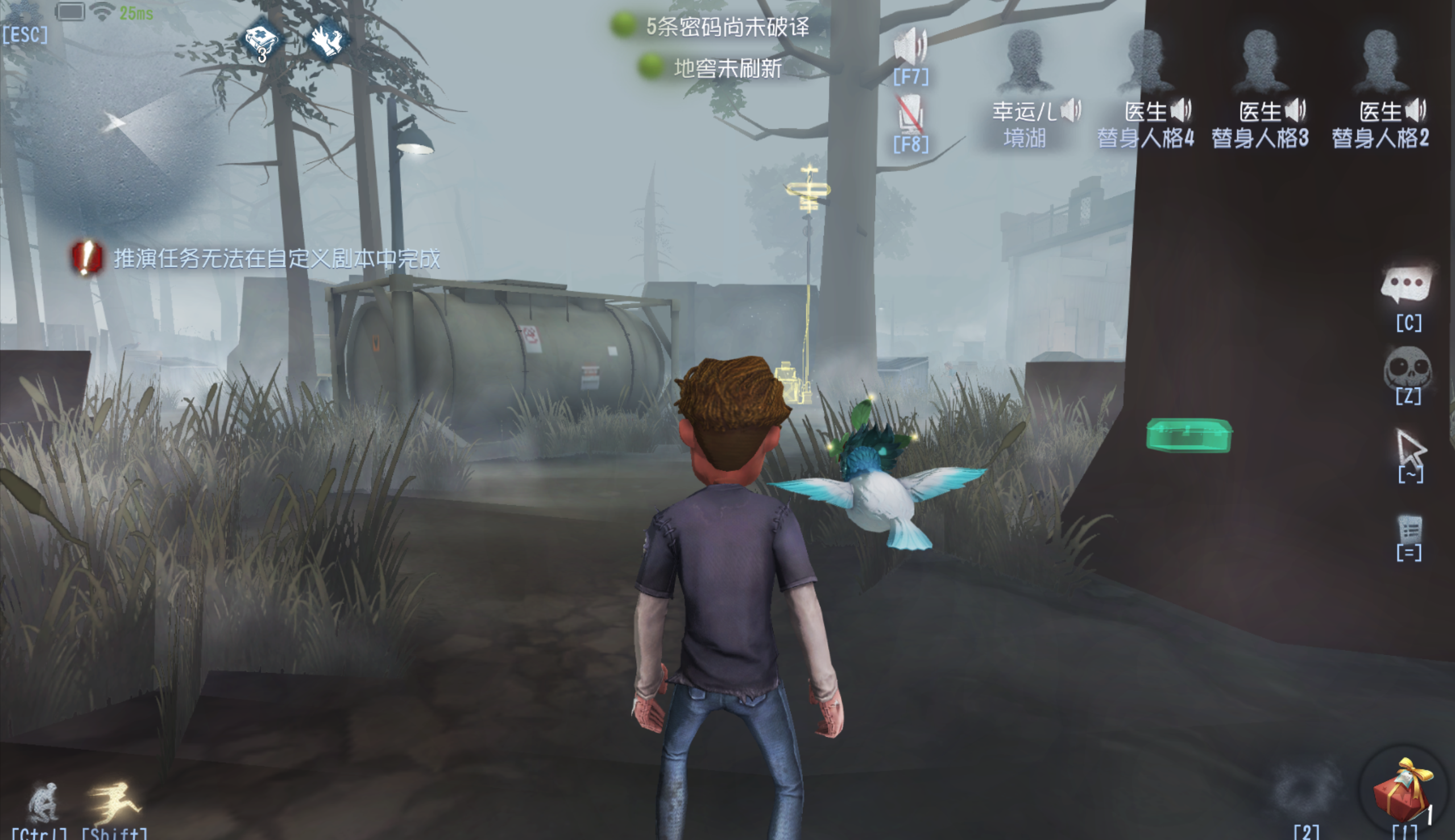Toggle the voice speaker icon

coord(910,47)
